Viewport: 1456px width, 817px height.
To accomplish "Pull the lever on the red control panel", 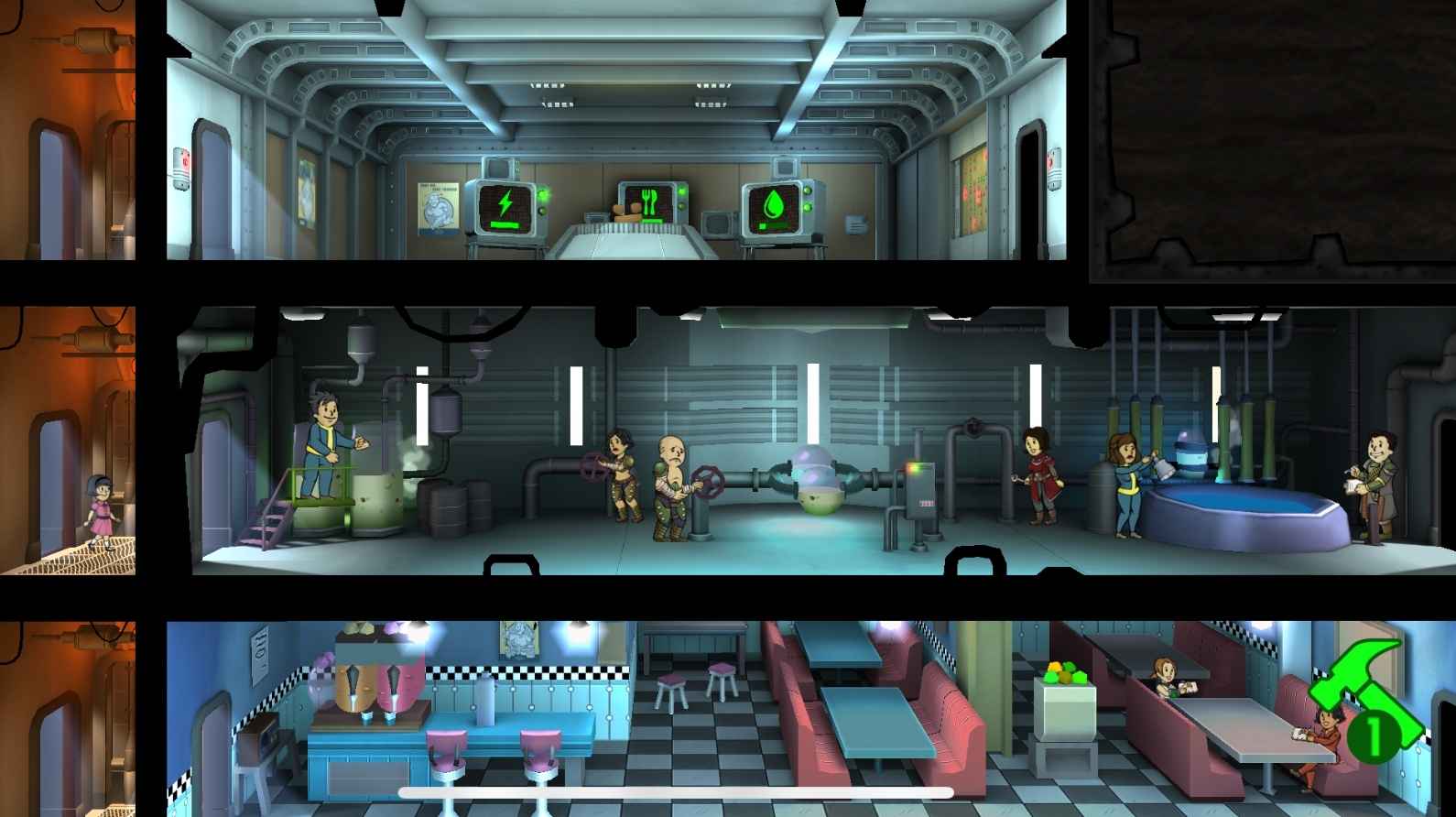I will click(920, 485).
